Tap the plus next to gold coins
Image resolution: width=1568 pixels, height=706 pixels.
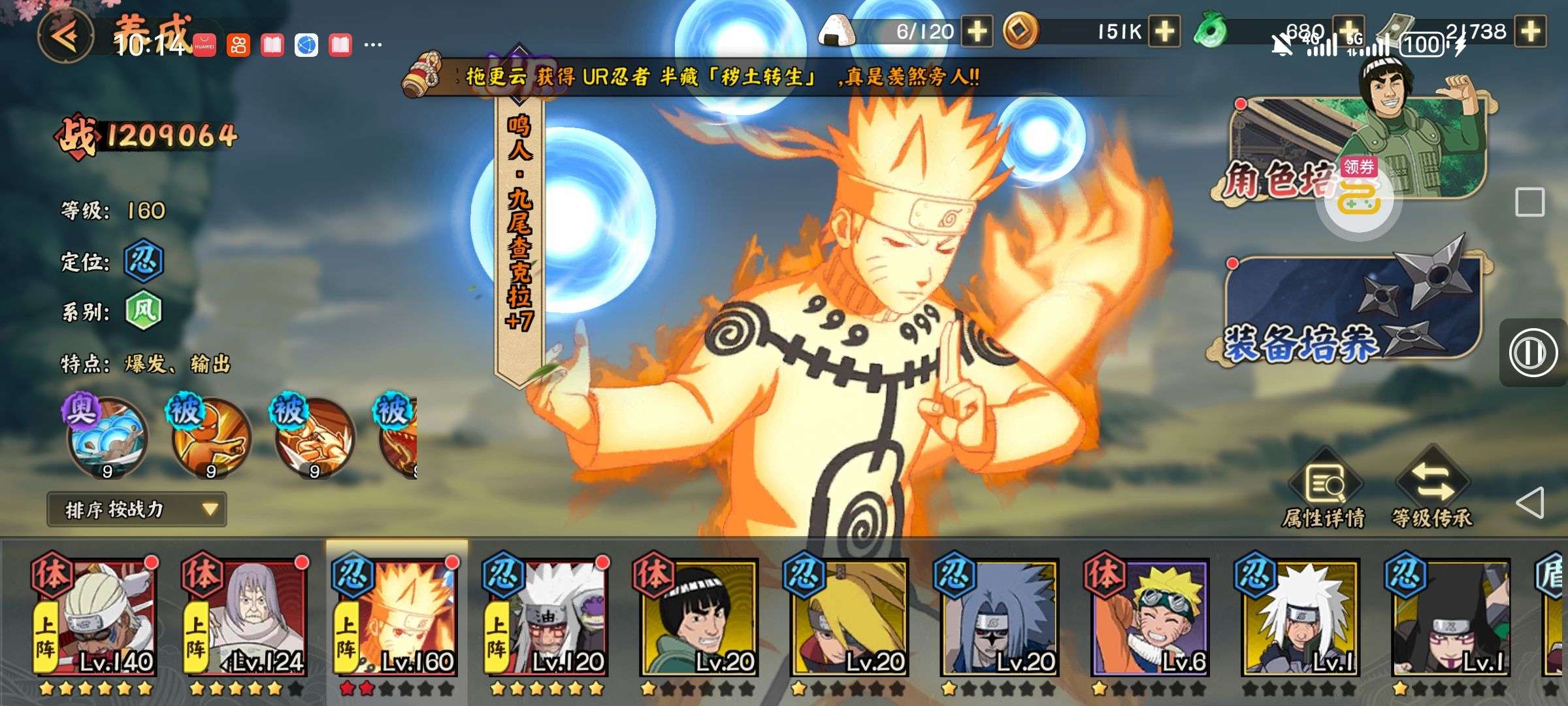[1164, 31]
